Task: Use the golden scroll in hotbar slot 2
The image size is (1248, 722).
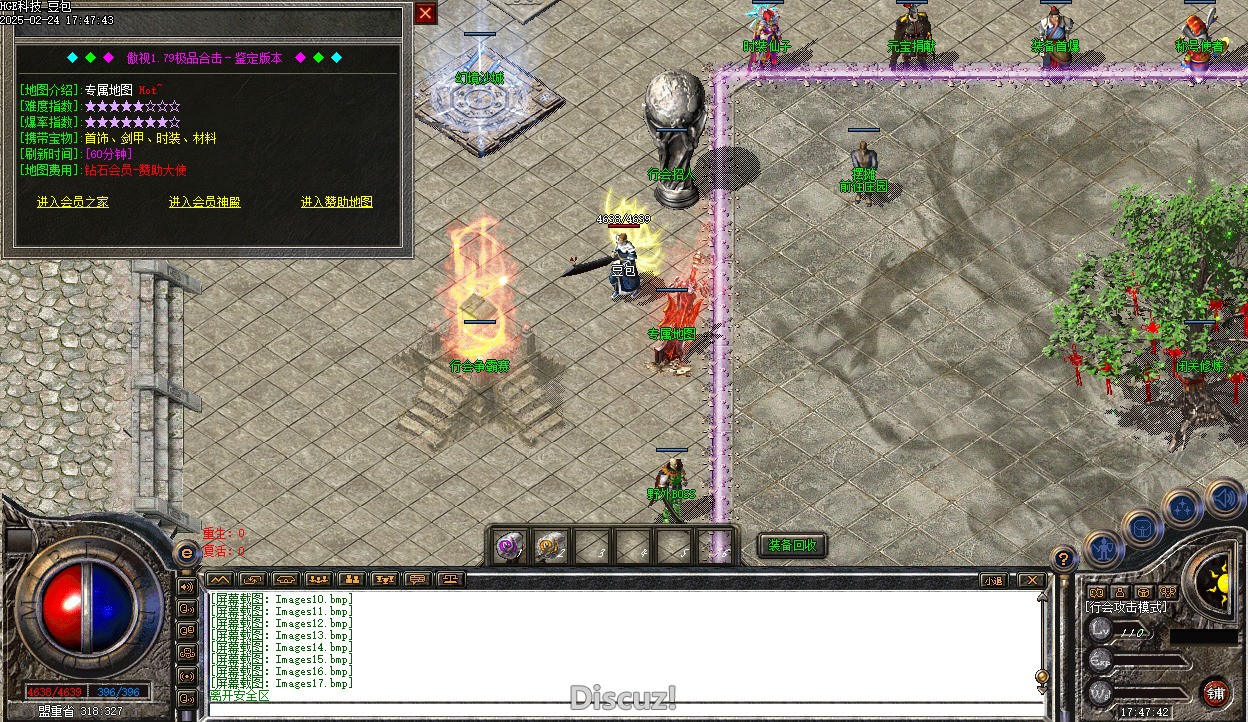Action: tap(549, 547)
